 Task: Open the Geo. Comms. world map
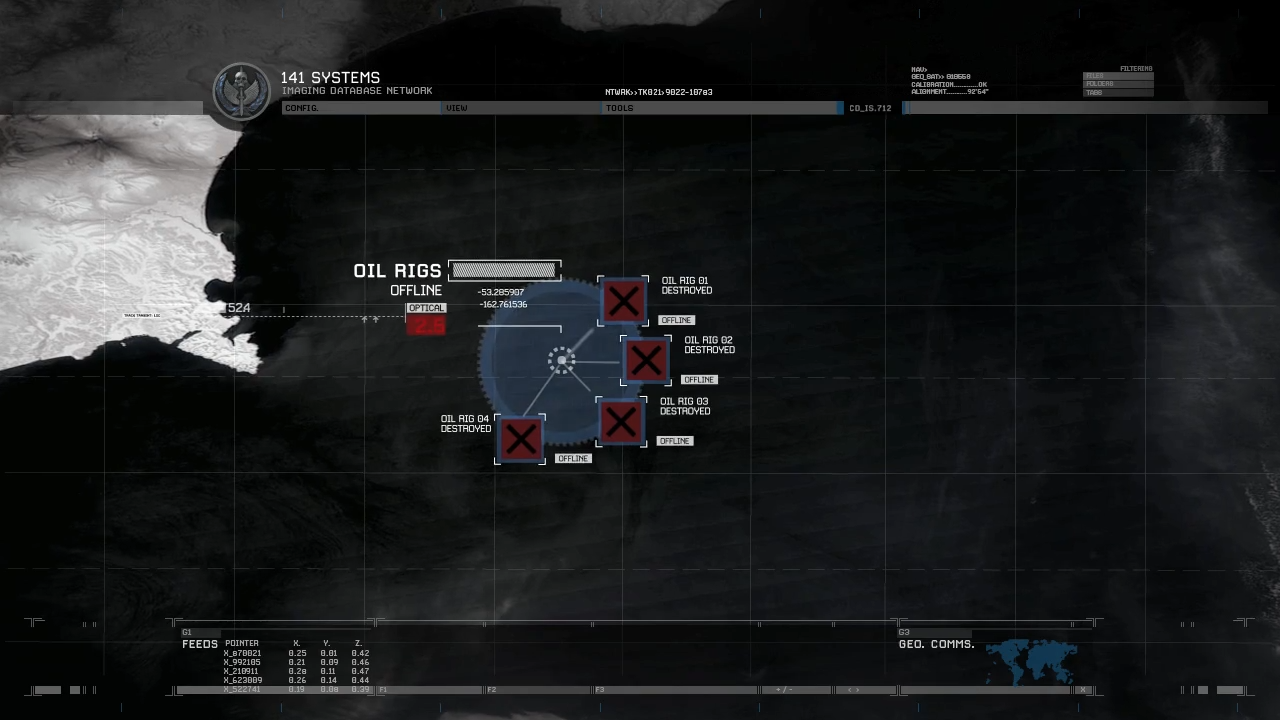click(1030, 662)
